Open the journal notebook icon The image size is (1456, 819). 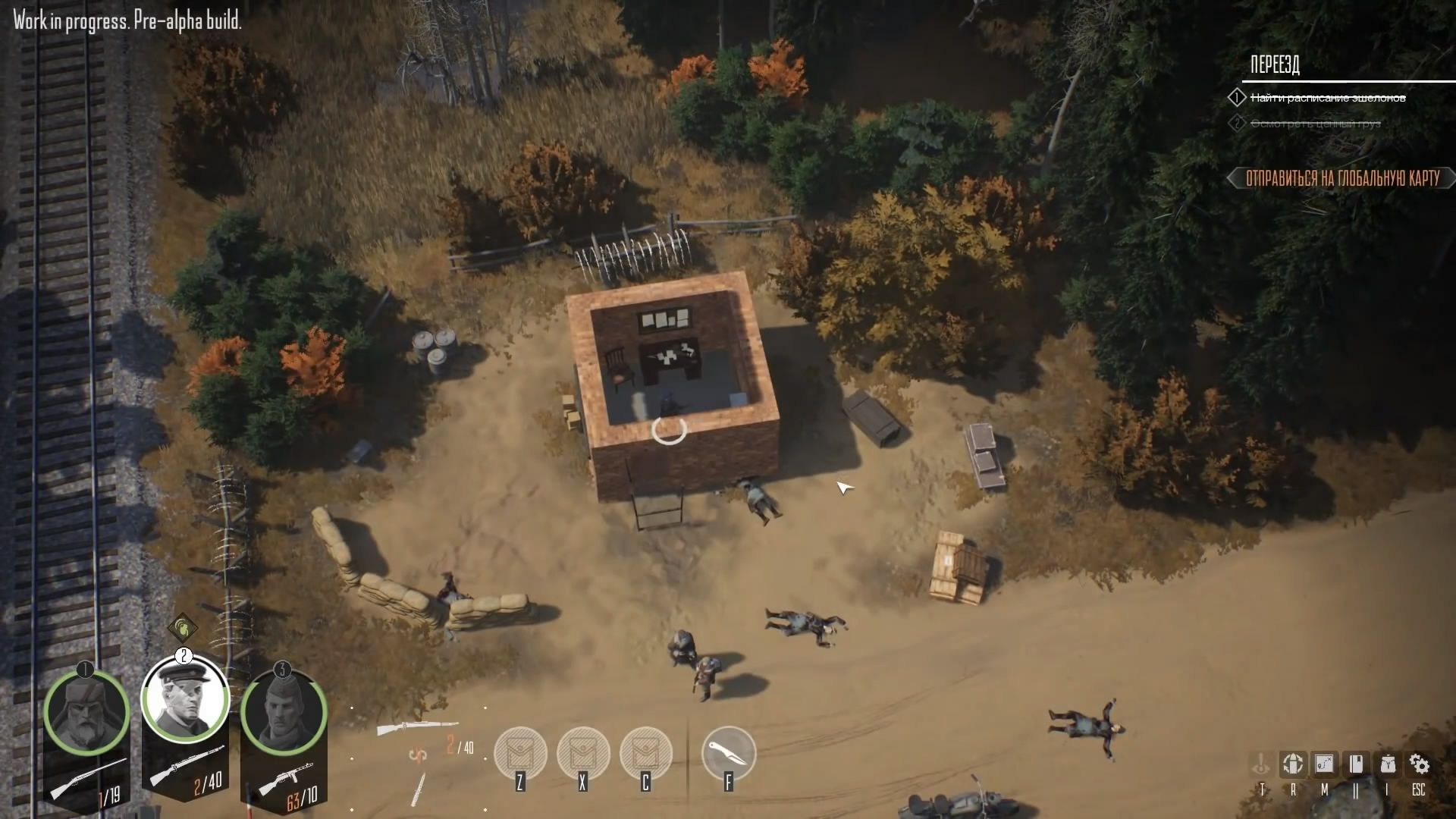pos(1356,764)
